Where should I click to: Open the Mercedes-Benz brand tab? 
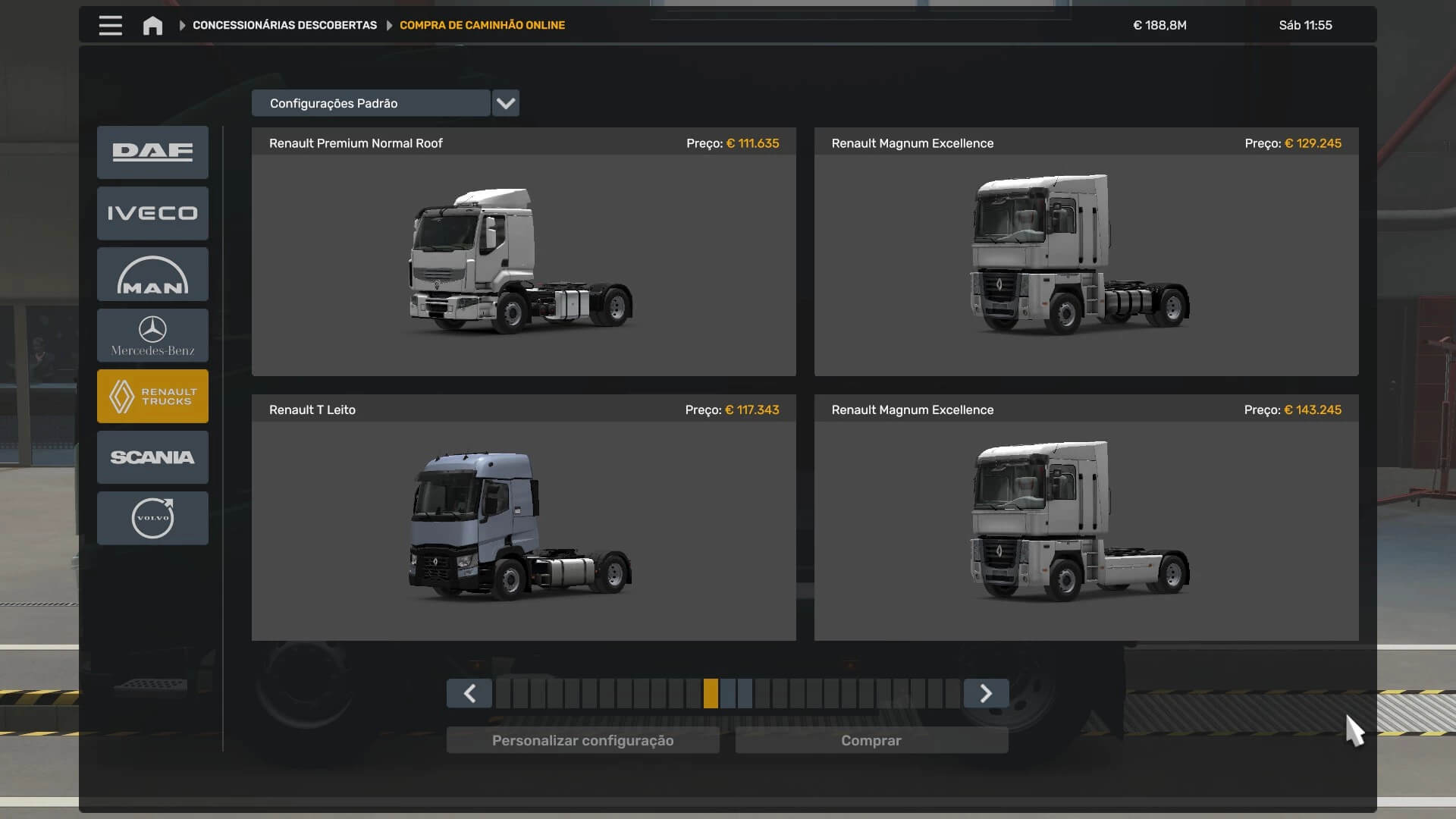click(152, 335)
